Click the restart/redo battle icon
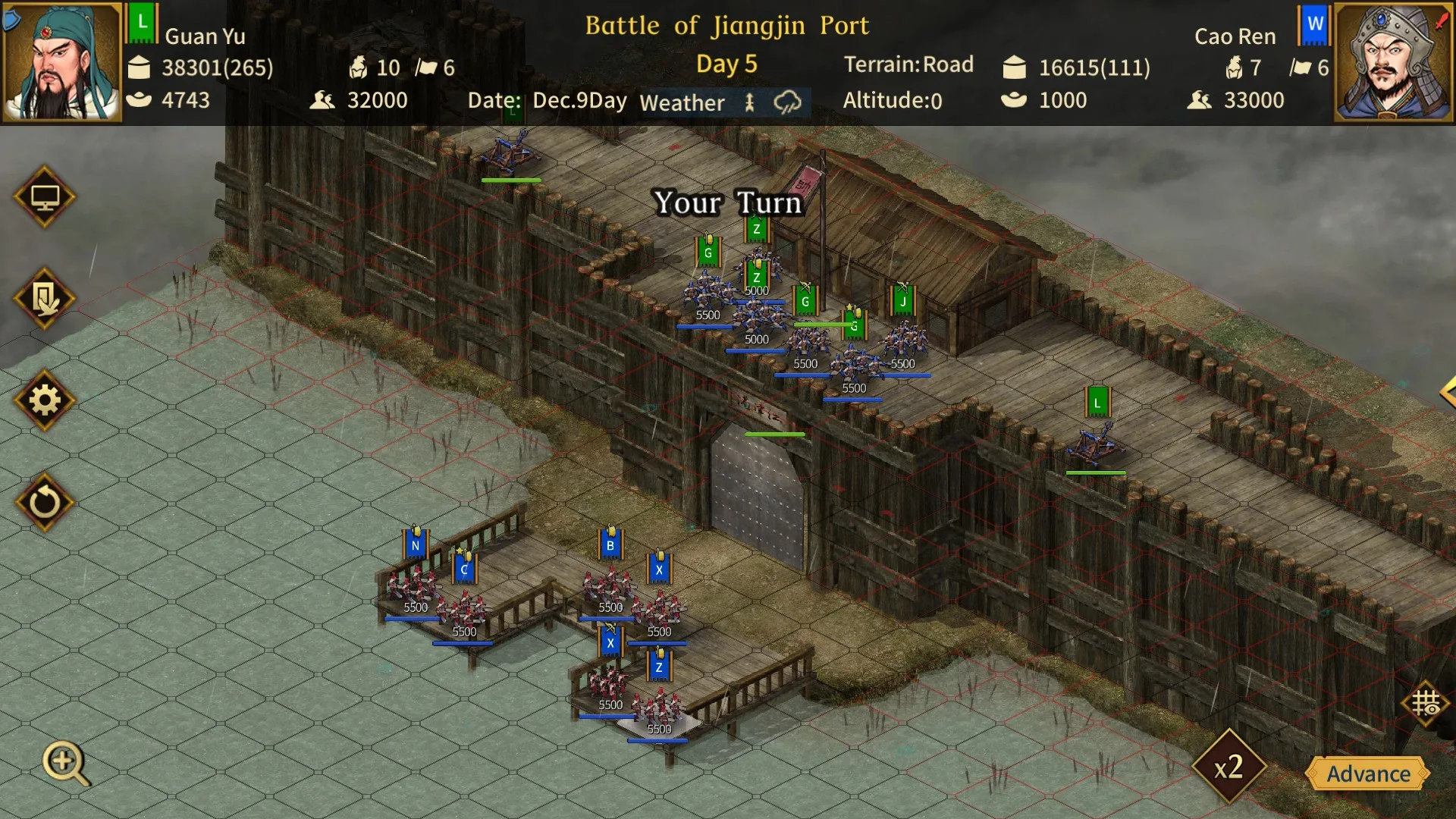 pos(45,504)
